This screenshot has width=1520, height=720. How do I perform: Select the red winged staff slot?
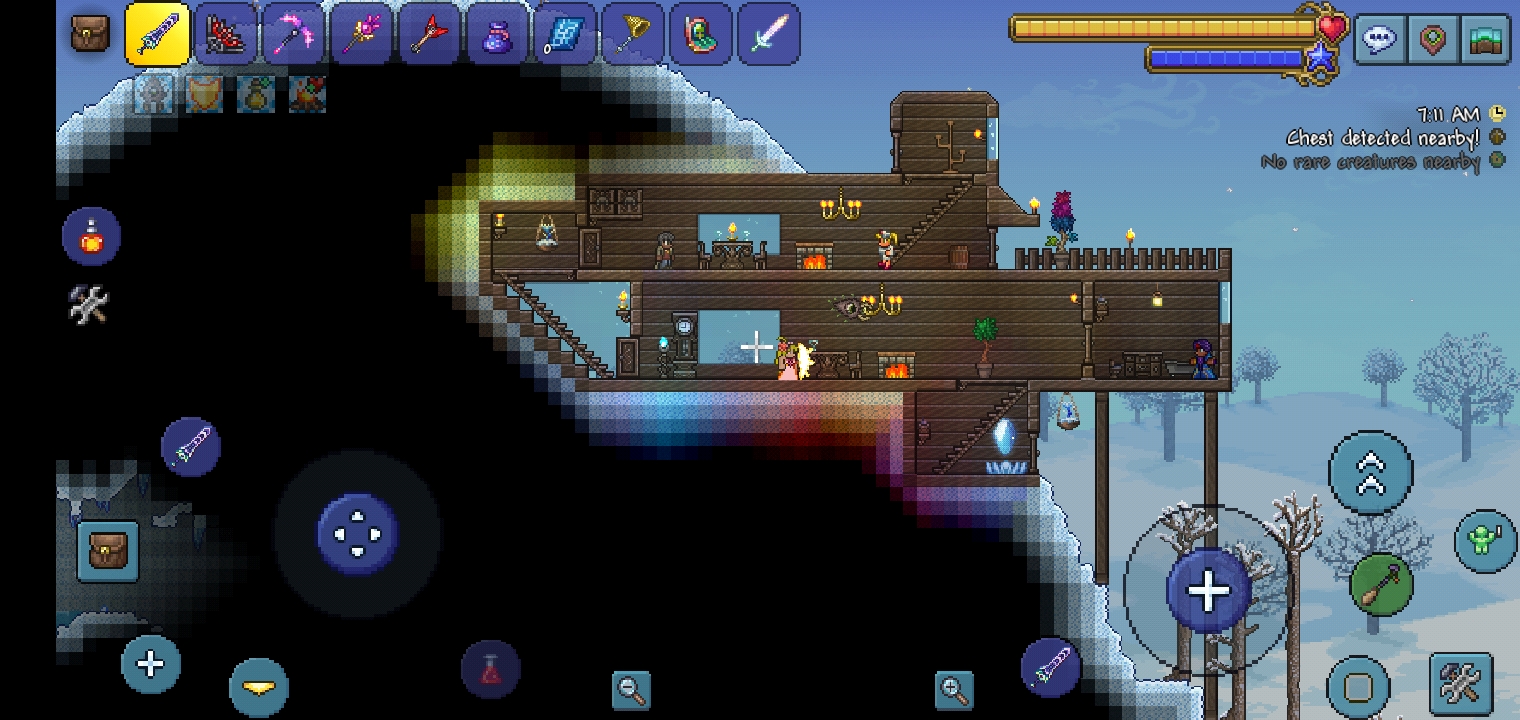[430, 34]
